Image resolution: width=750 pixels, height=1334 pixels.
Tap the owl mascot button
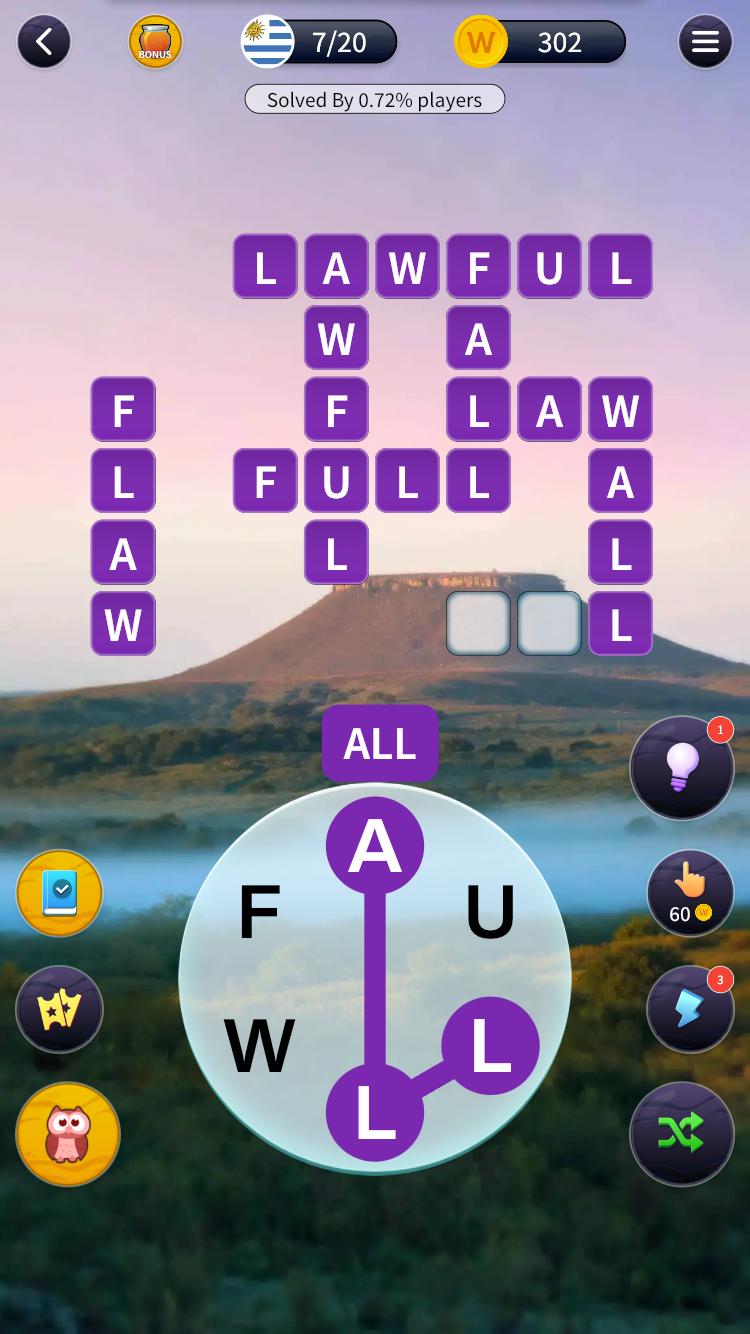(68, 1134)
